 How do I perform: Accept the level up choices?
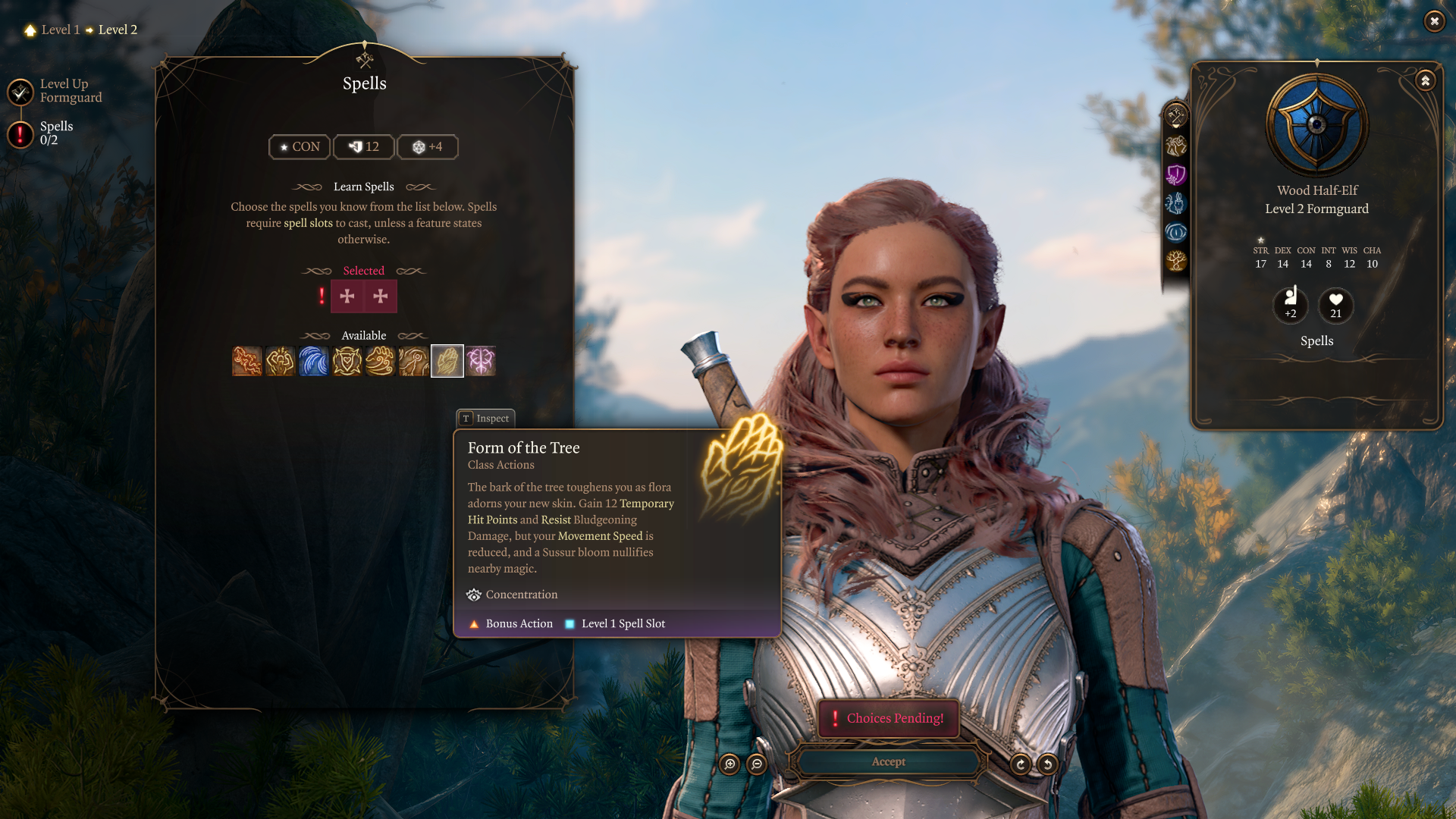pos(888,761)
